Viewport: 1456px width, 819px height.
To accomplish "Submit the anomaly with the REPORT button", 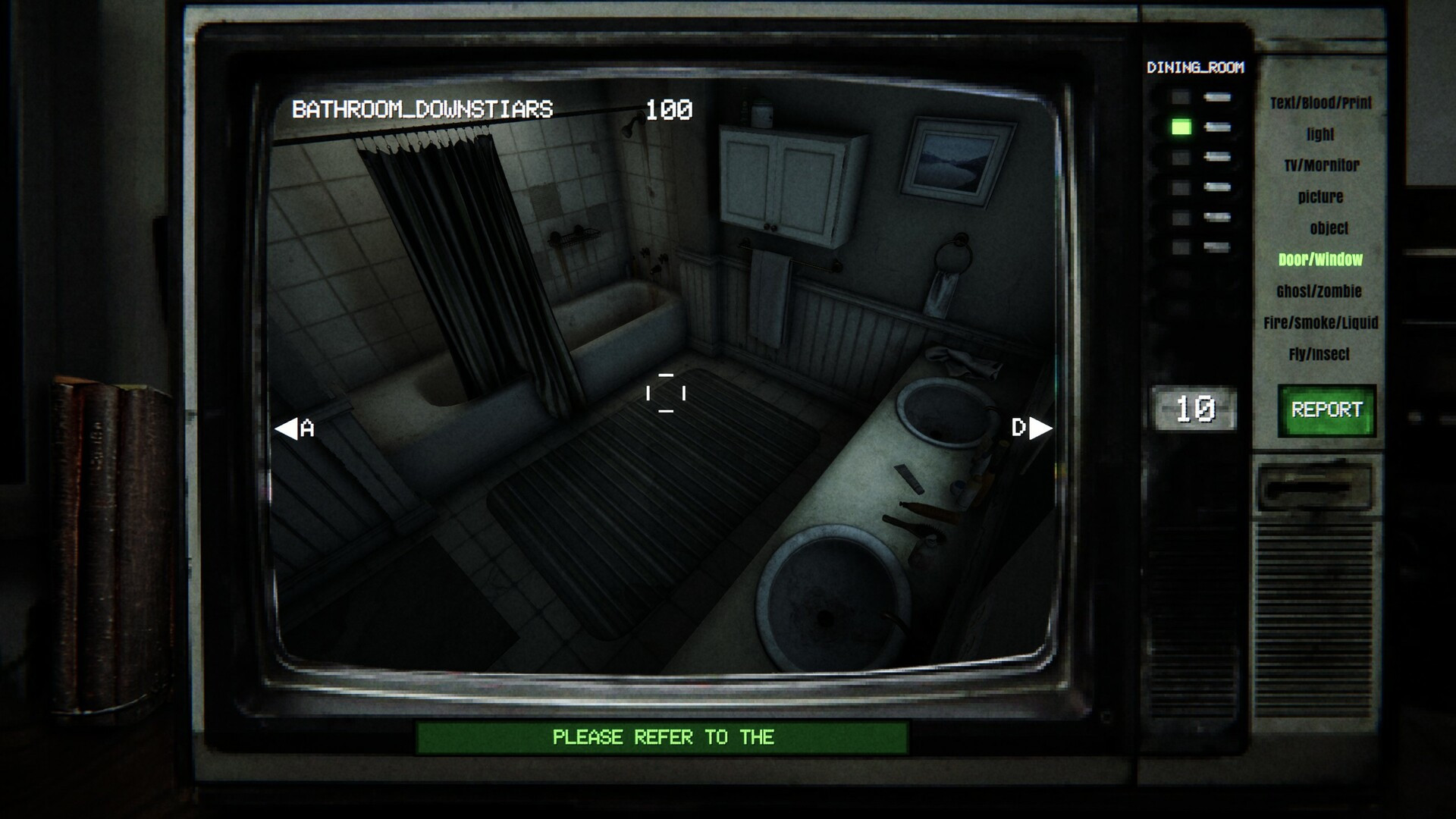I will 1326,410.
